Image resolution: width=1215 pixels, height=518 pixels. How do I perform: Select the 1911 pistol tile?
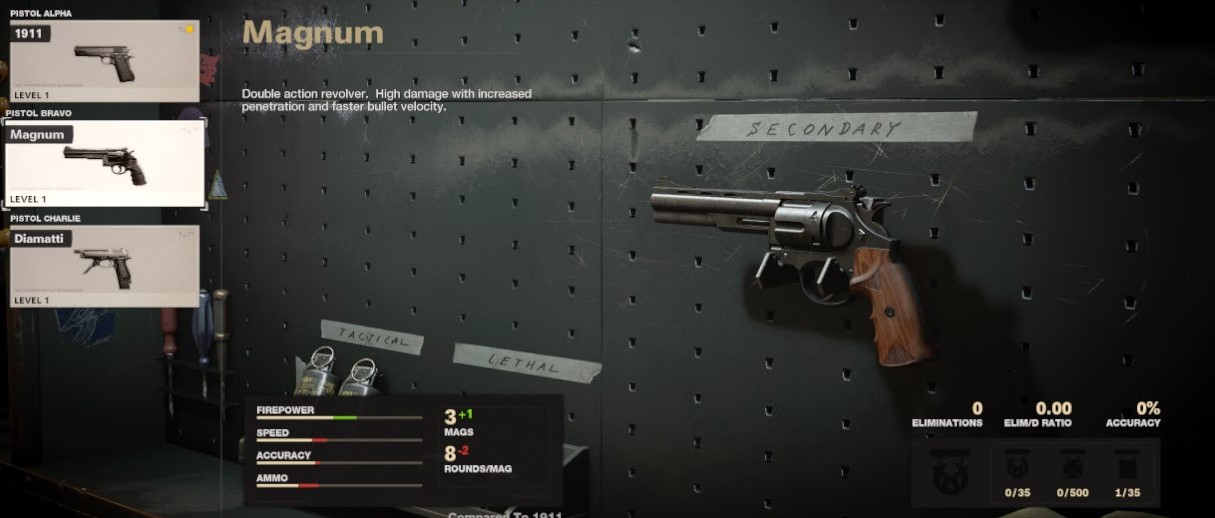[104, 61]
